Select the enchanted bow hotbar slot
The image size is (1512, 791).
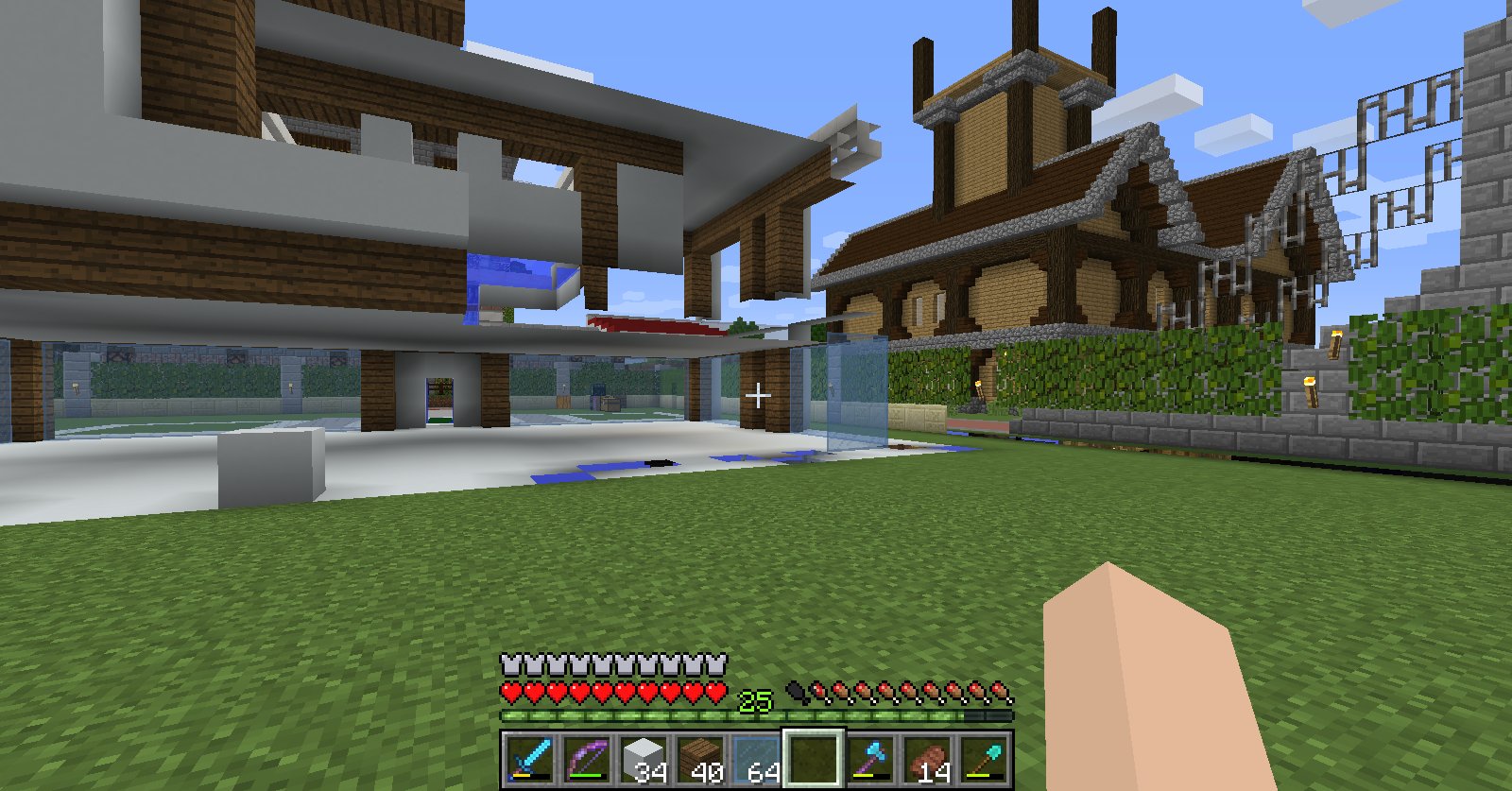click(x=587, y=758)
